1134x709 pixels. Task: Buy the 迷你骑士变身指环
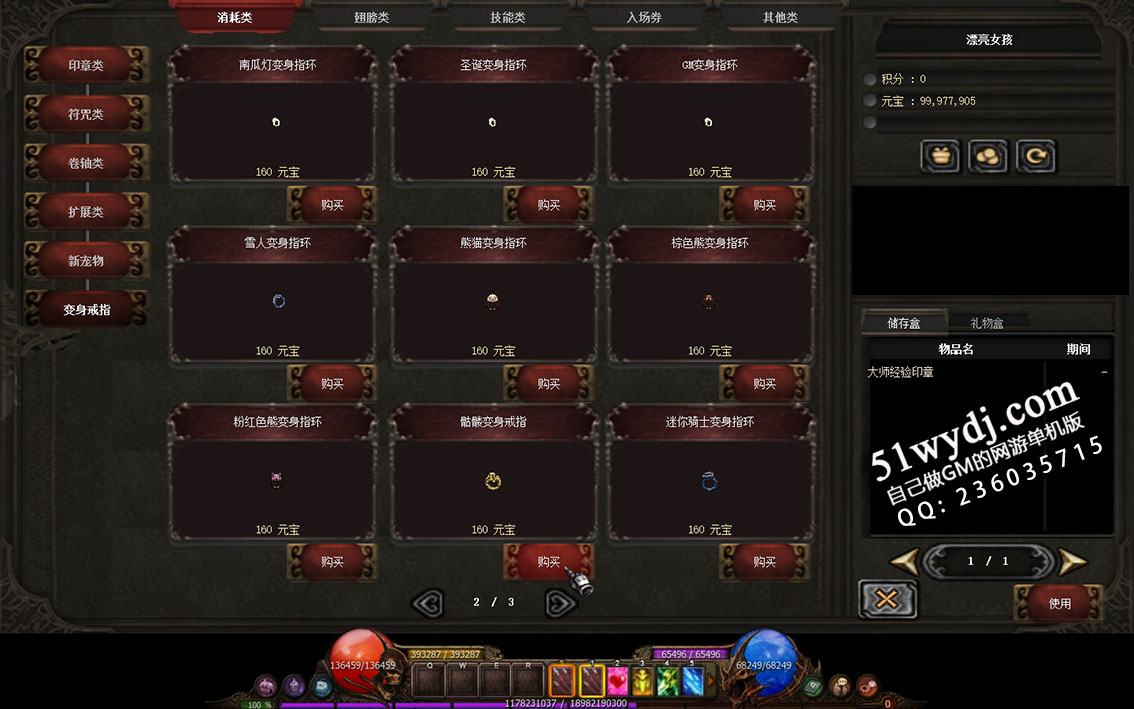[x=765, y=562]
